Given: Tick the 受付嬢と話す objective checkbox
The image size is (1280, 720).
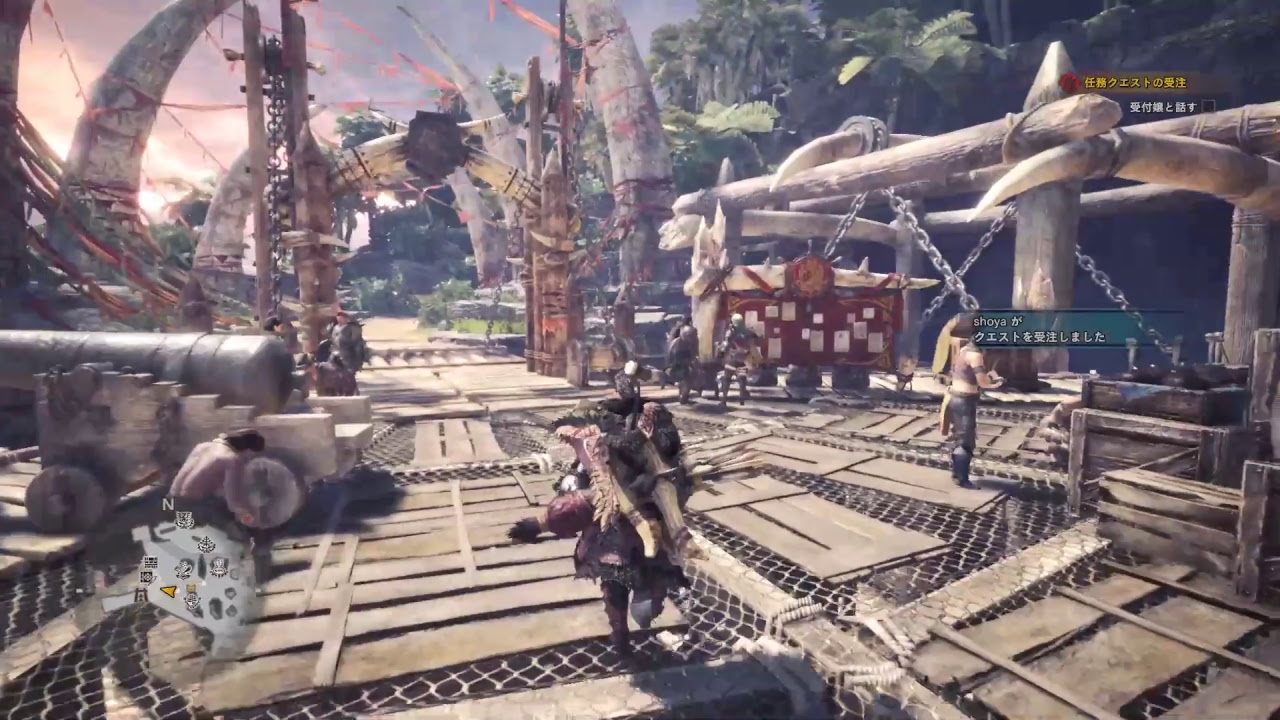Looking at the screenshot, I should pos(1209,106).
